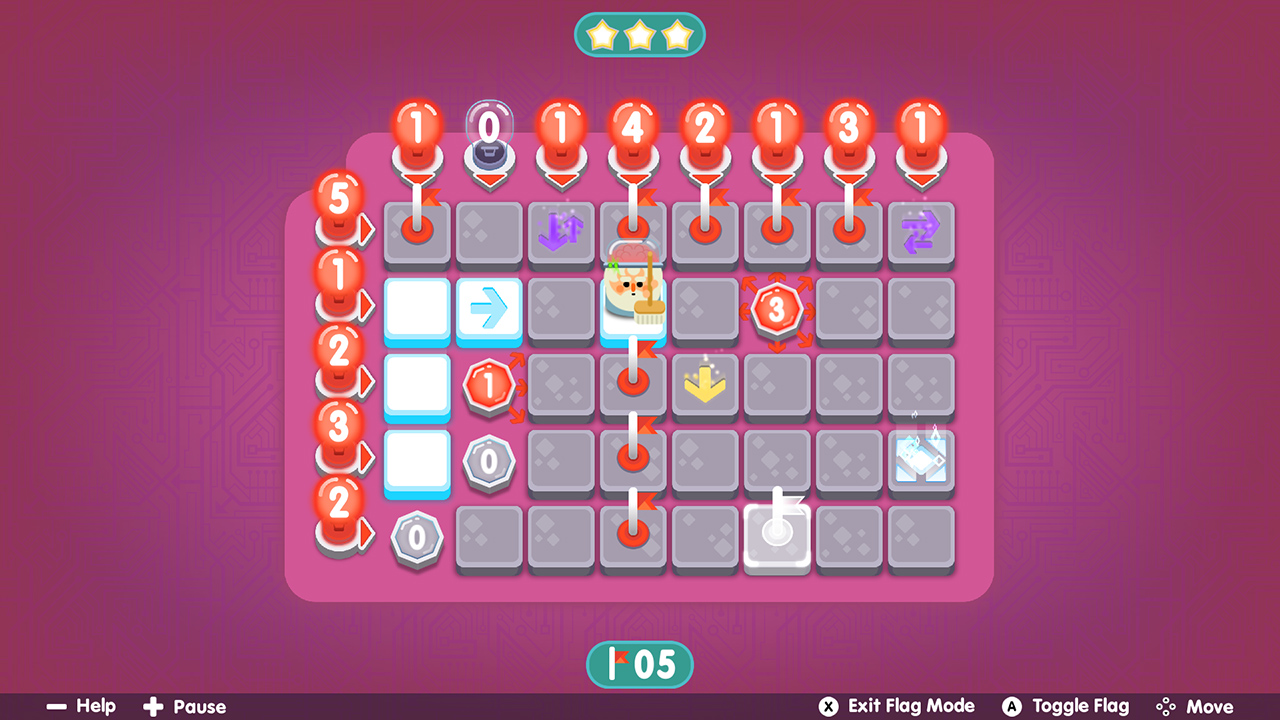Click the purple down-up teleport arrow tile

pos(561,232)
